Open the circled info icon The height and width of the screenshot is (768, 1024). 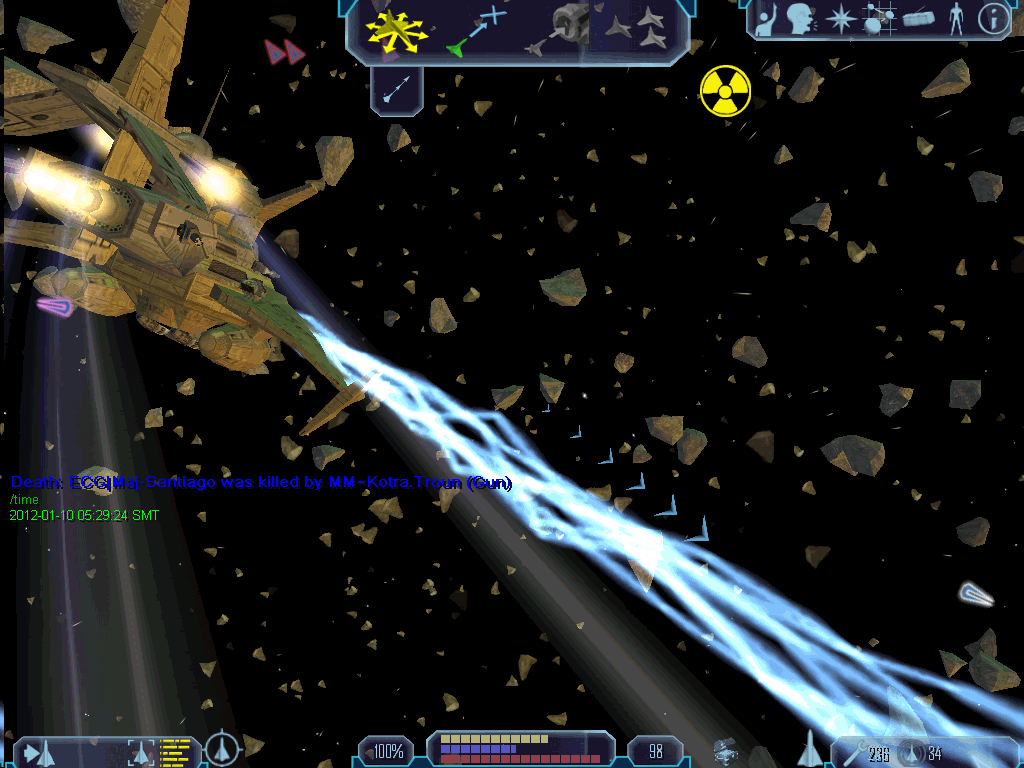click(991, 19)
